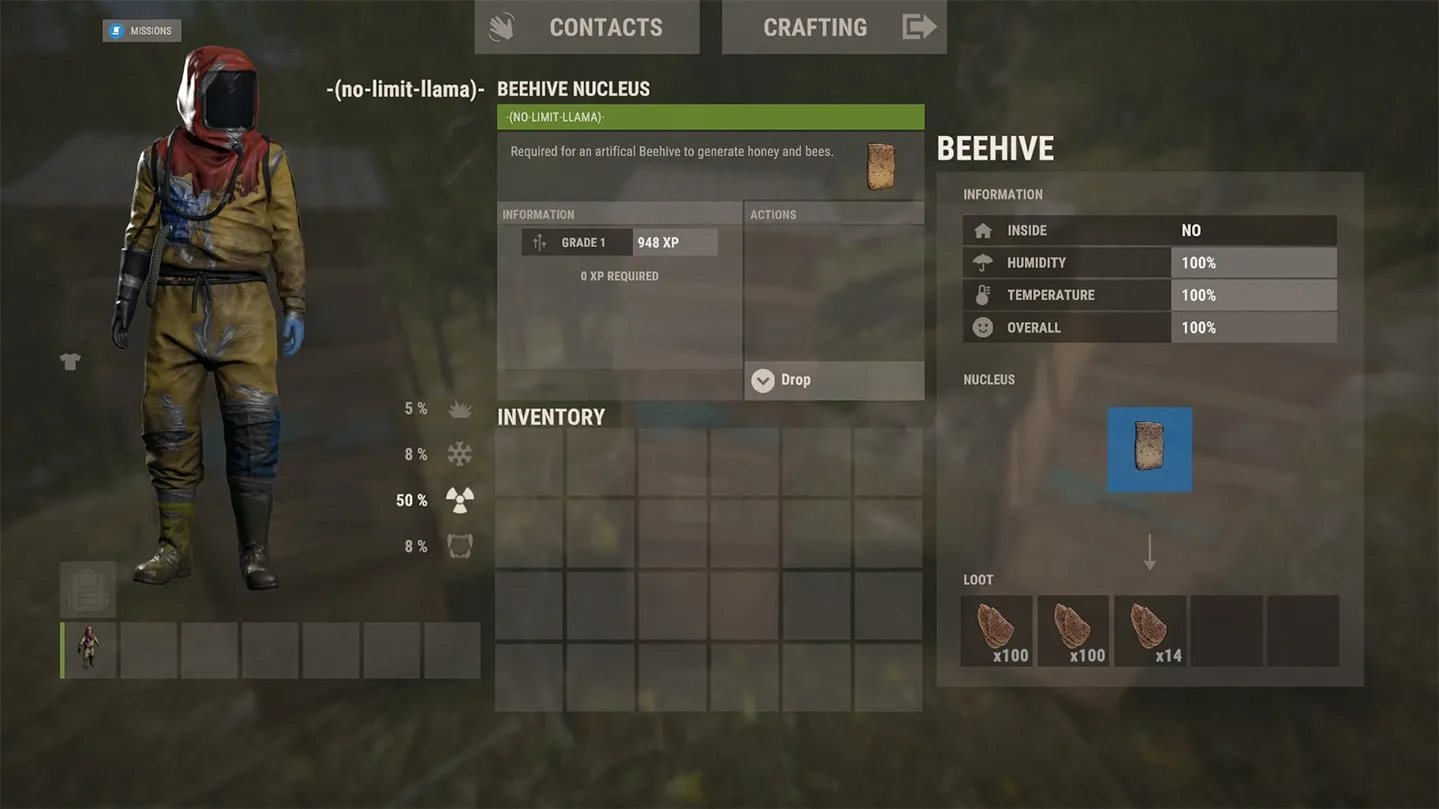Click the backpack inventory icon
1439x809 pixels.
[87, 590]
